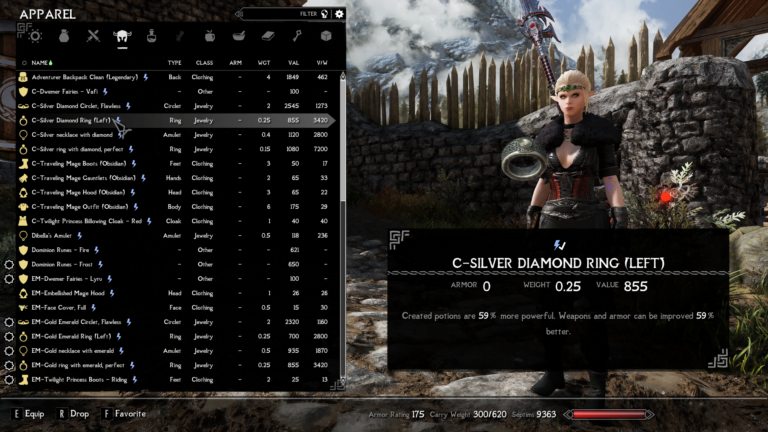Select C-Twilight Princess Billowing Cloak - Red
The image size is (768, 432).
click(86, 221)
